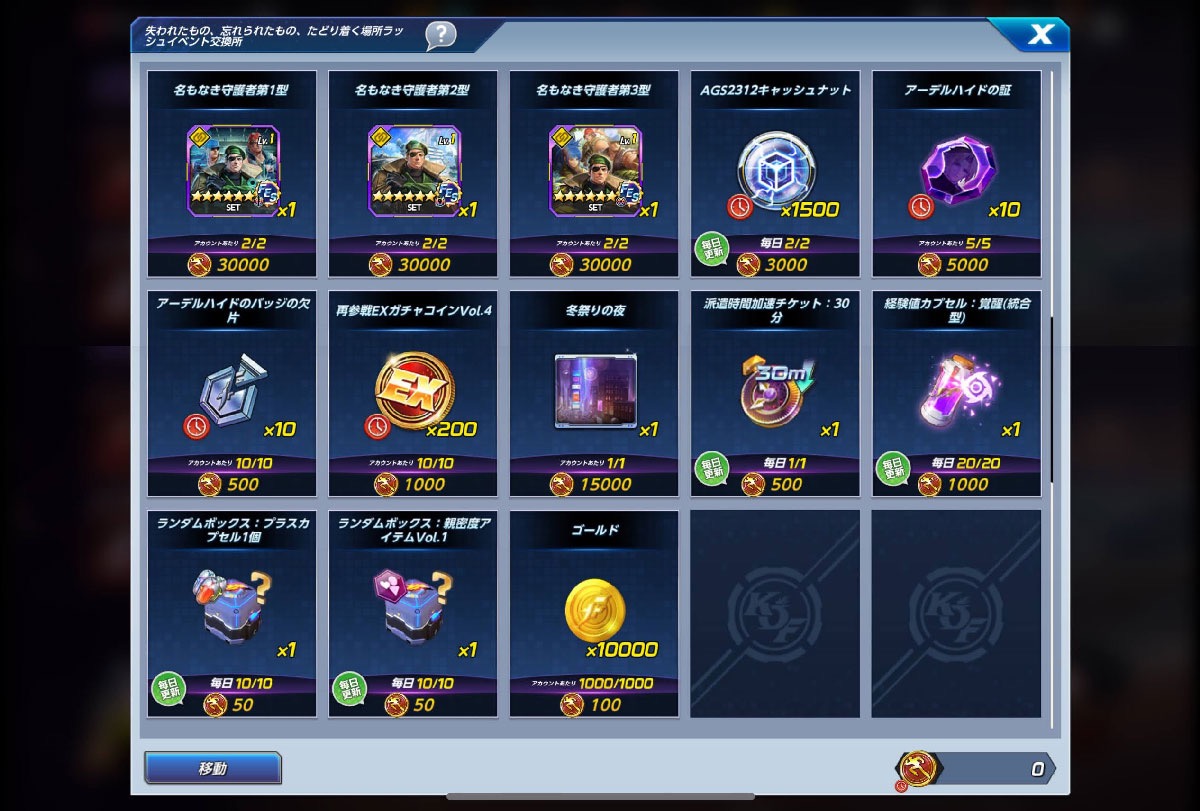Buy the 再参戦EXガチャコインVol.4 coin
This screenshot has height=811, width=1200.
pyautogui.click(x=413, y=392)
